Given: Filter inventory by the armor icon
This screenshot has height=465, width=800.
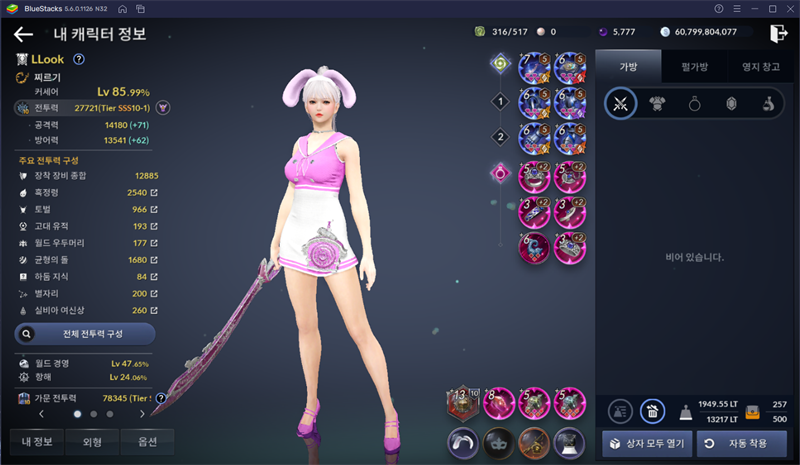Looking at the screenshot, I should 658,103.
